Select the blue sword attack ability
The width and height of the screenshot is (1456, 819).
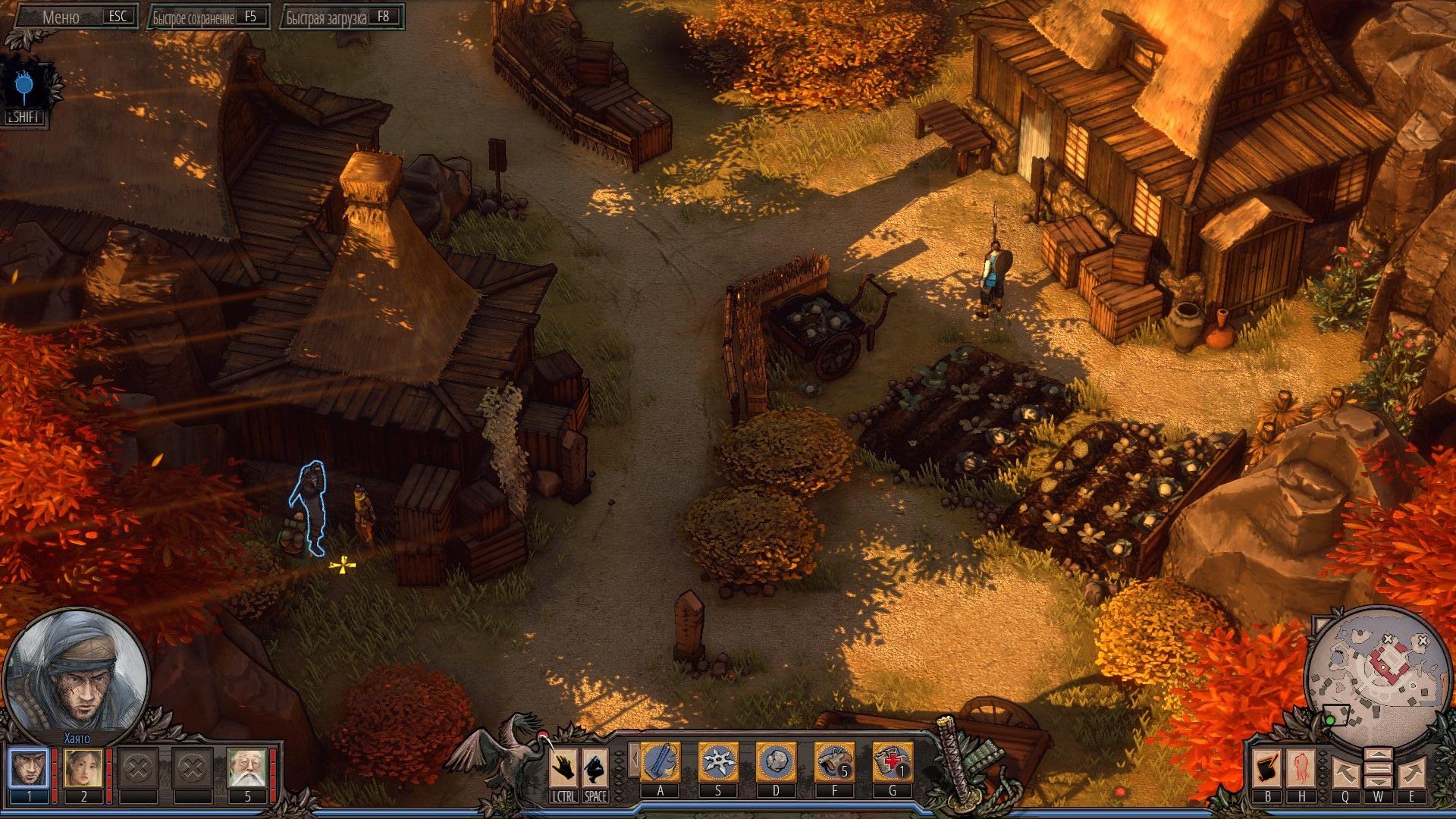(x=661, y=762)
